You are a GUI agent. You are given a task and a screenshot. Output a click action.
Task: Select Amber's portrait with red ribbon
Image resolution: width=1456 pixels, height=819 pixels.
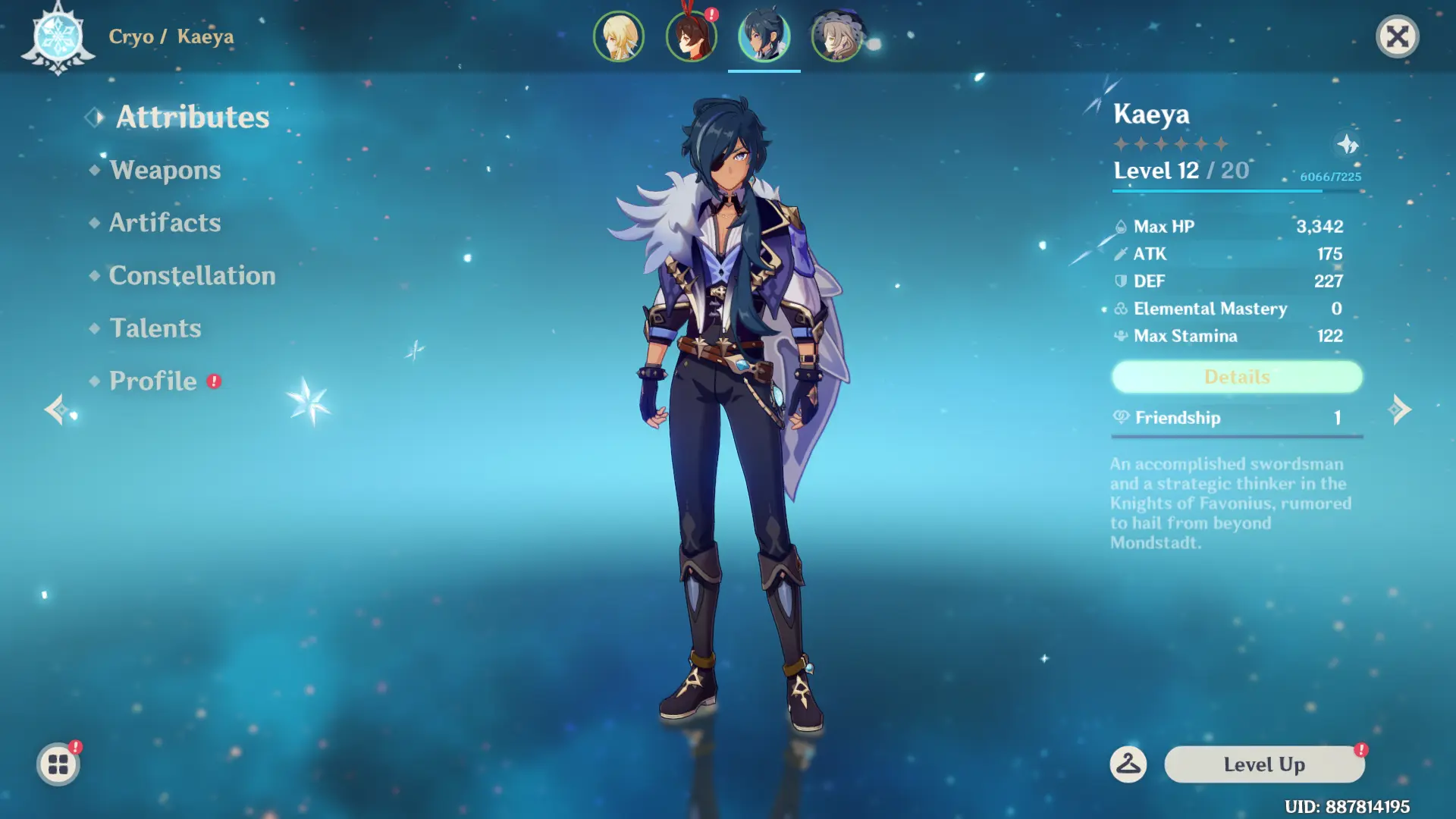[x=691, y=36]
